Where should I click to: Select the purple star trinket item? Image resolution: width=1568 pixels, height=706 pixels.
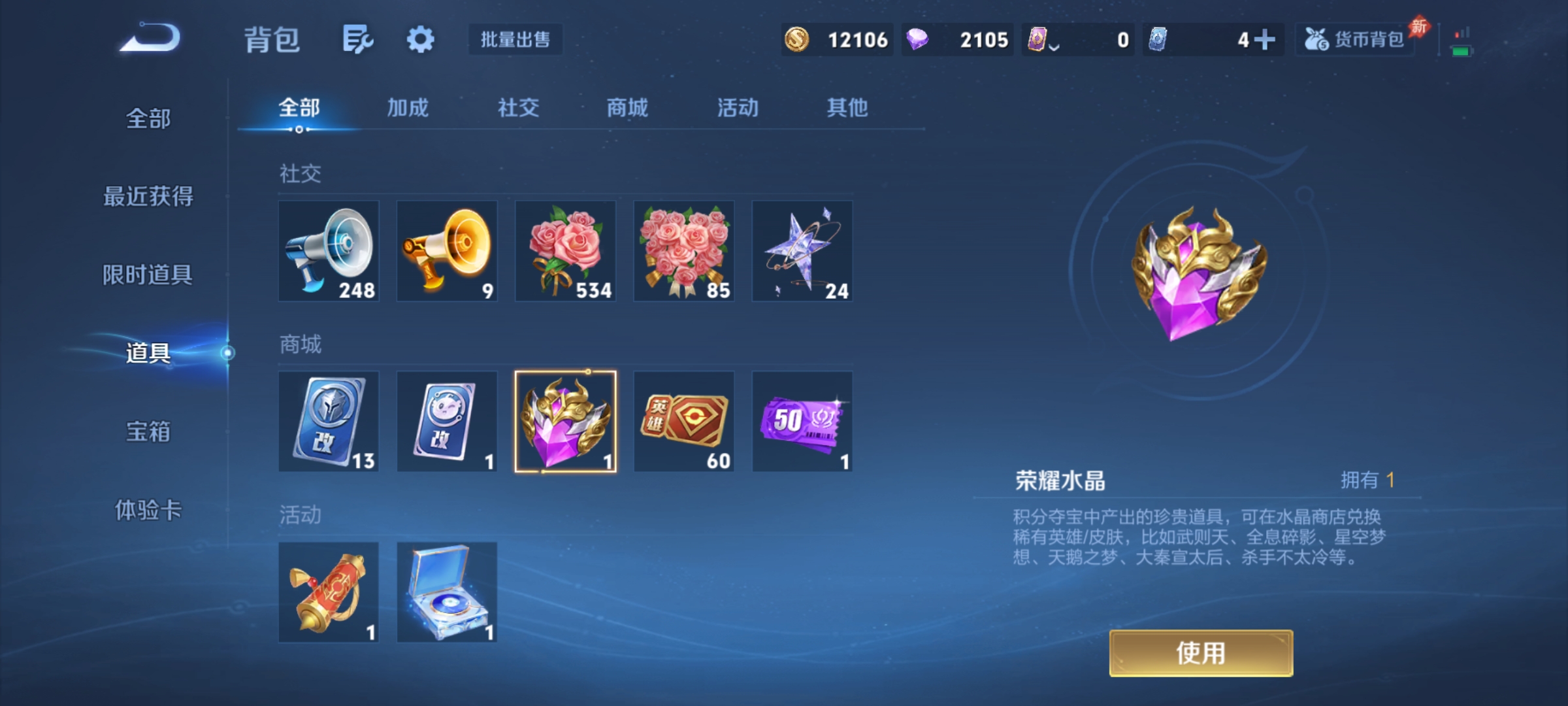click(x=802, y=251)
